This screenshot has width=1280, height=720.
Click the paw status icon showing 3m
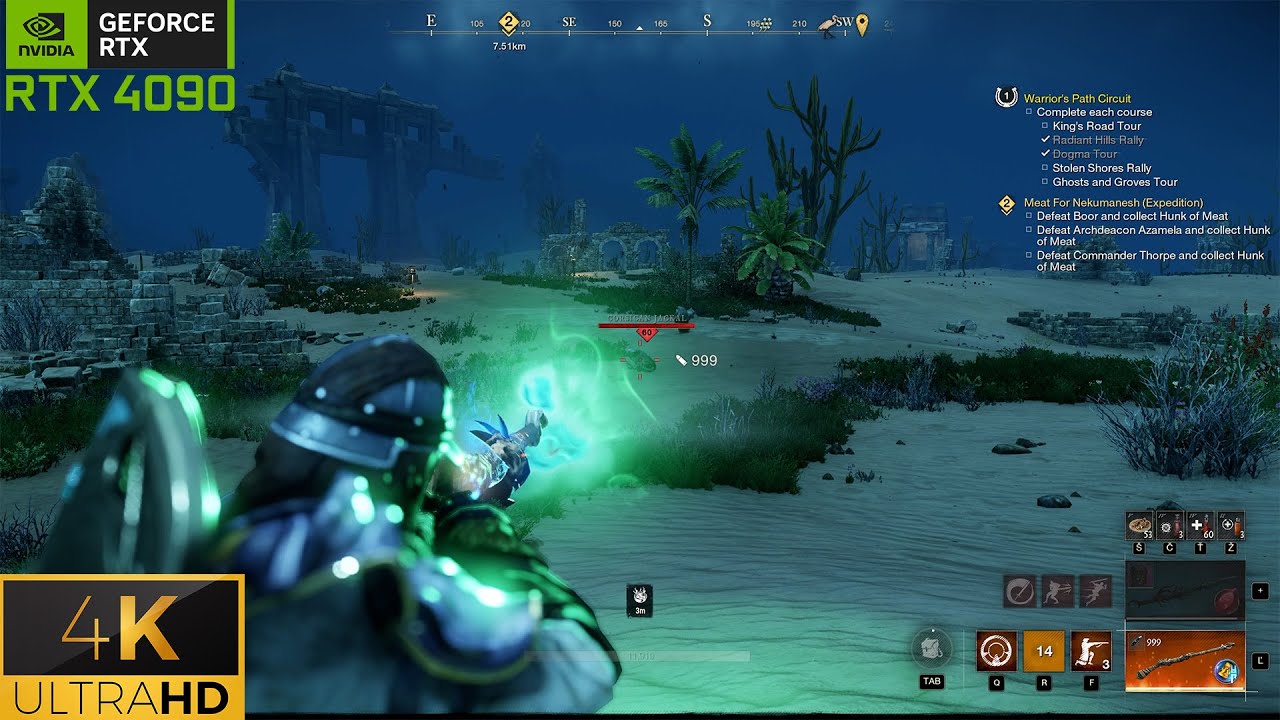coord(640,599)
